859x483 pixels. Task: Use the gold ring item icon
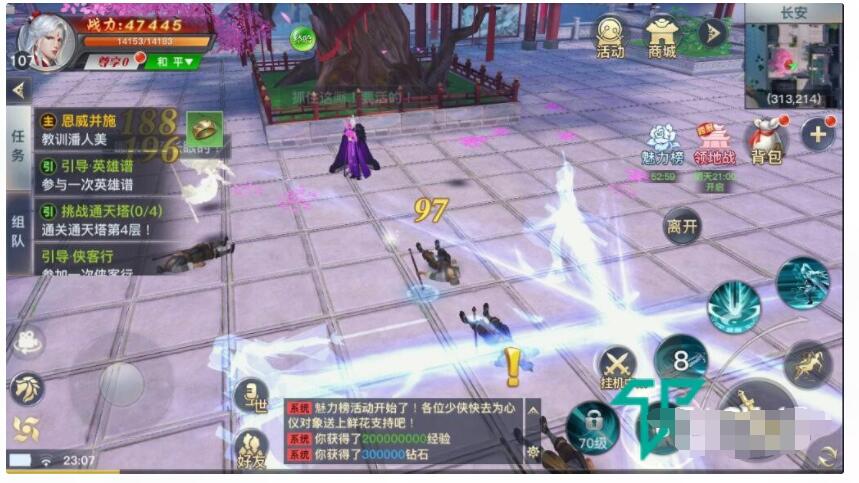click(x=204, y=128)
